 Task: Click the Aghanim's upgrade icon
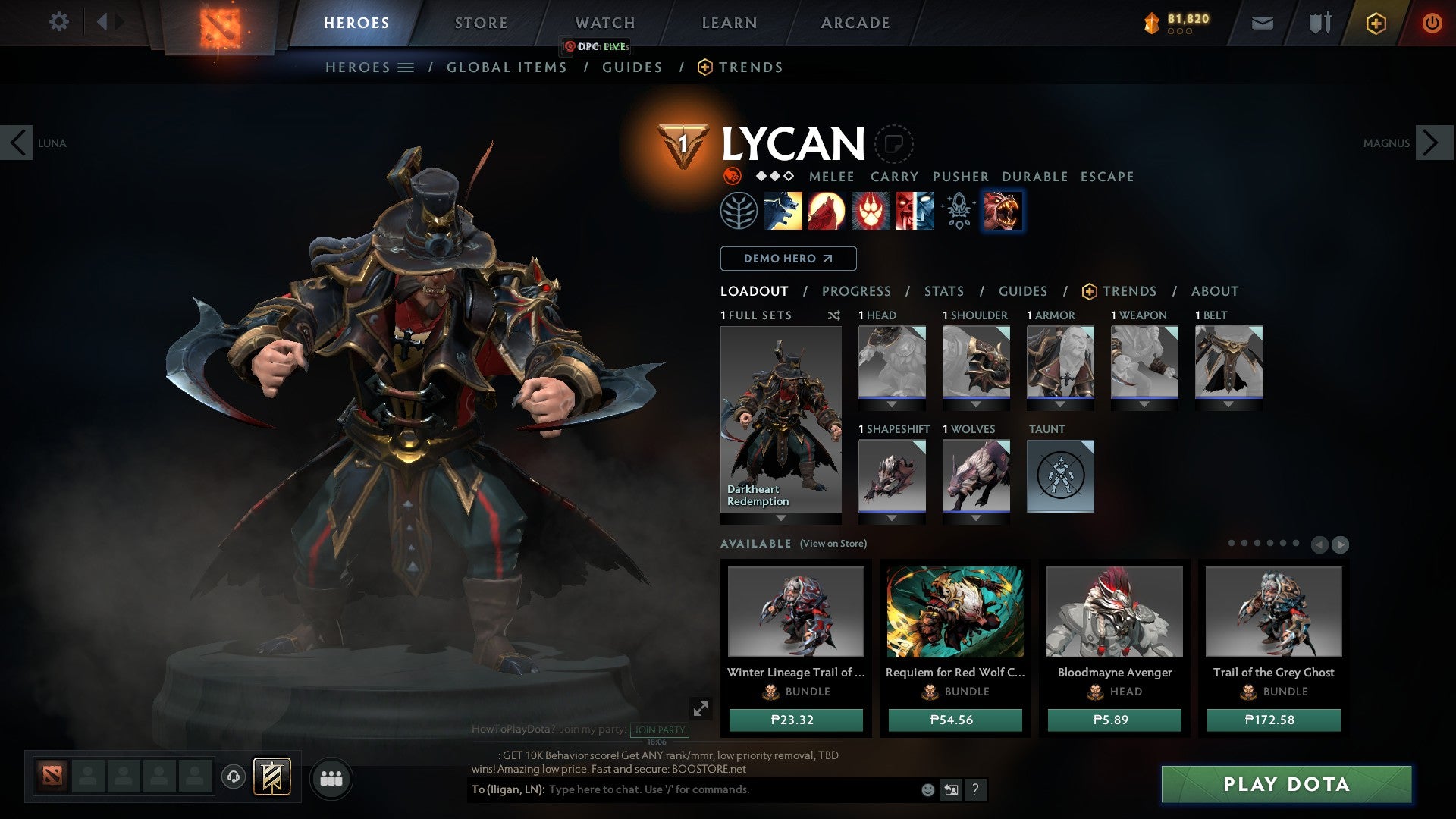click(x=958, y=210)
